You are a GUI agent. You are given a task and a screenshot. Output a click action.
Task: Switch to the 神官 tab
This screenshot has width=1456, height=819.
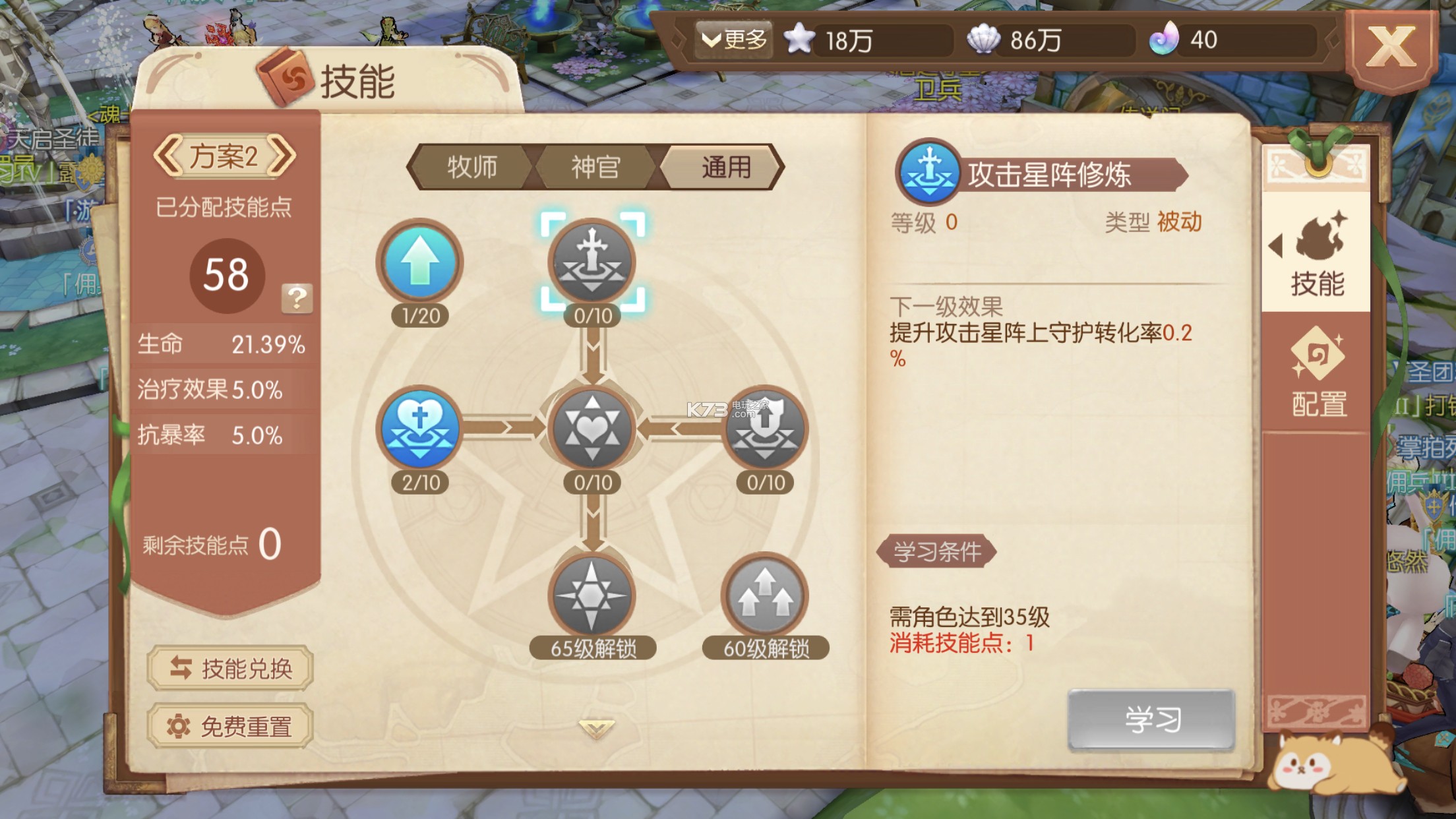click(x=594, y=167)
